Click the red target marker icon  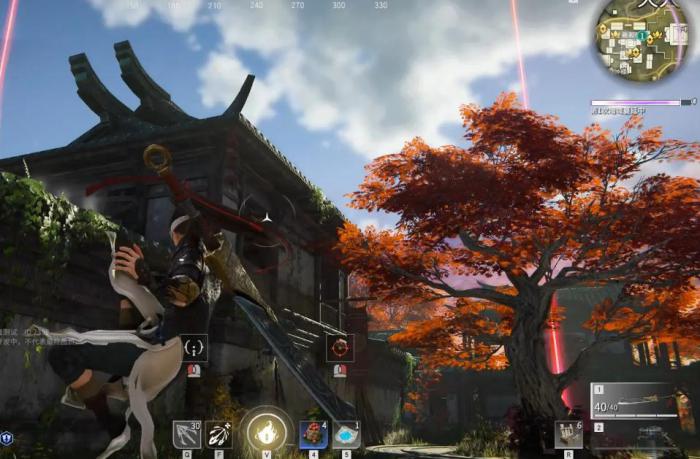pos(340,347)
